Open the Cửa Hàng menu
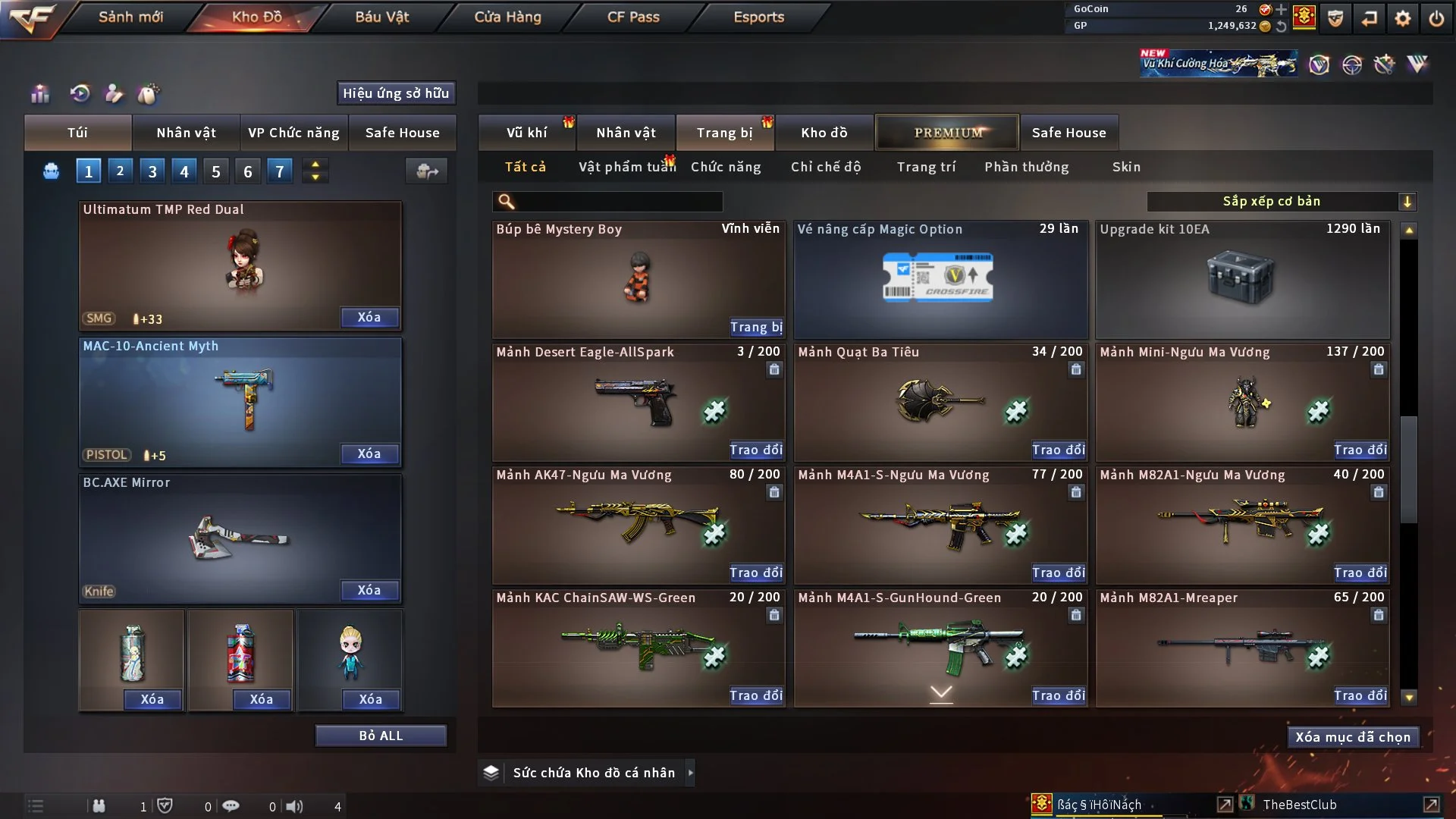 tap(507, 17)
